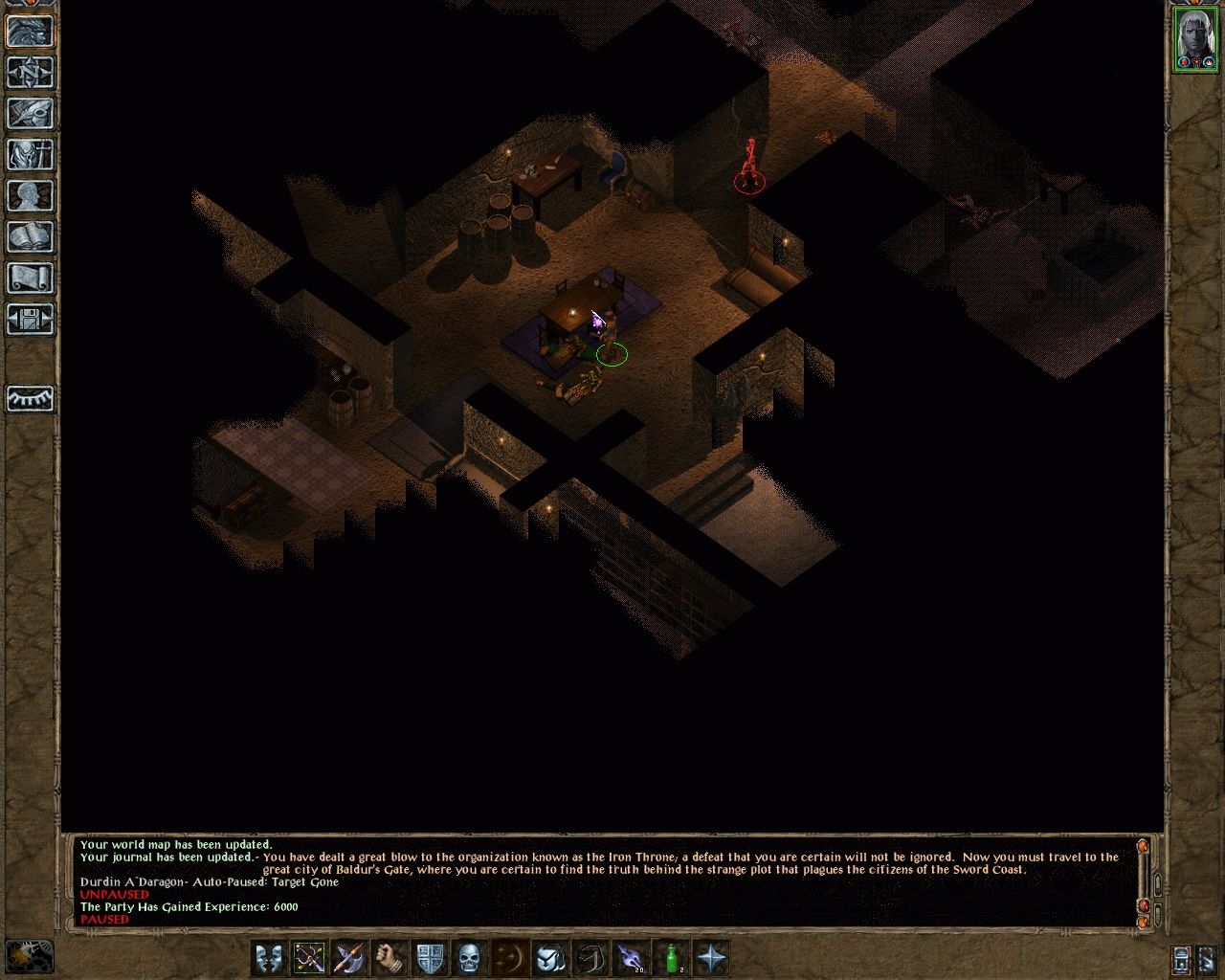Equip the battle axe weapon slot
Viewport: 1225px width, 980px height.
(x=349, y=957)
